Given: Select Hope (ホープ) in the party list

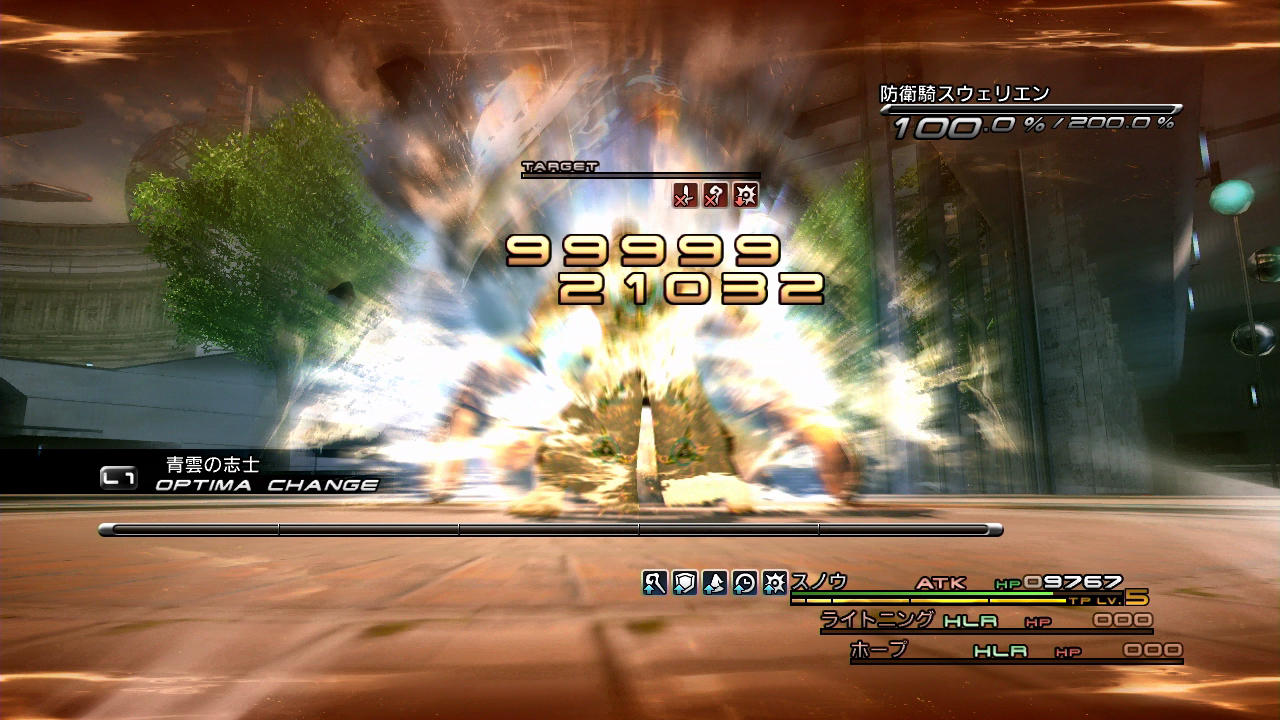Looking at the screenshot, I should coord(879,650).
